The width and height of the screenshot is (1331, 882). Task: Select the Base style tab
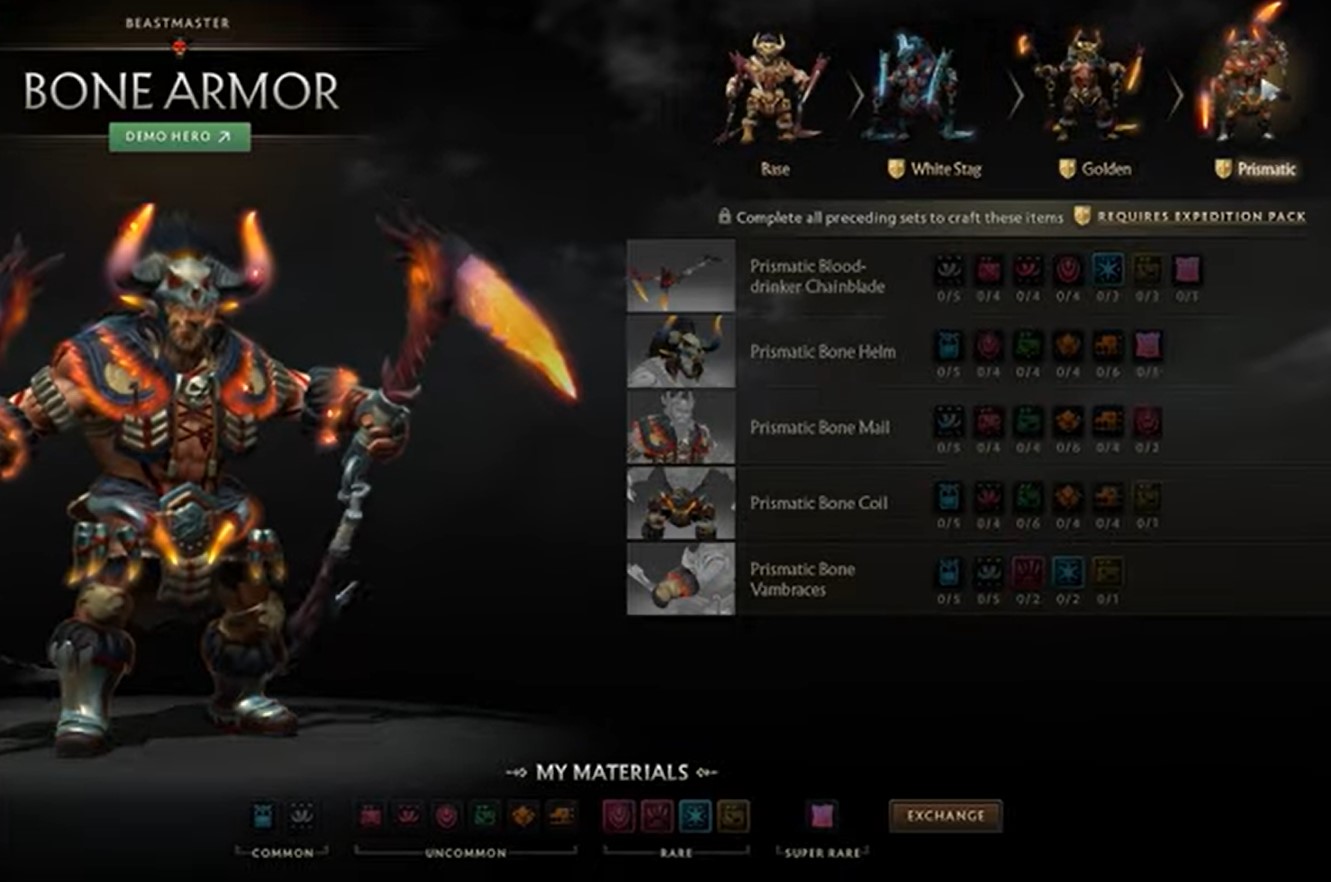click(x=776, y=169)
